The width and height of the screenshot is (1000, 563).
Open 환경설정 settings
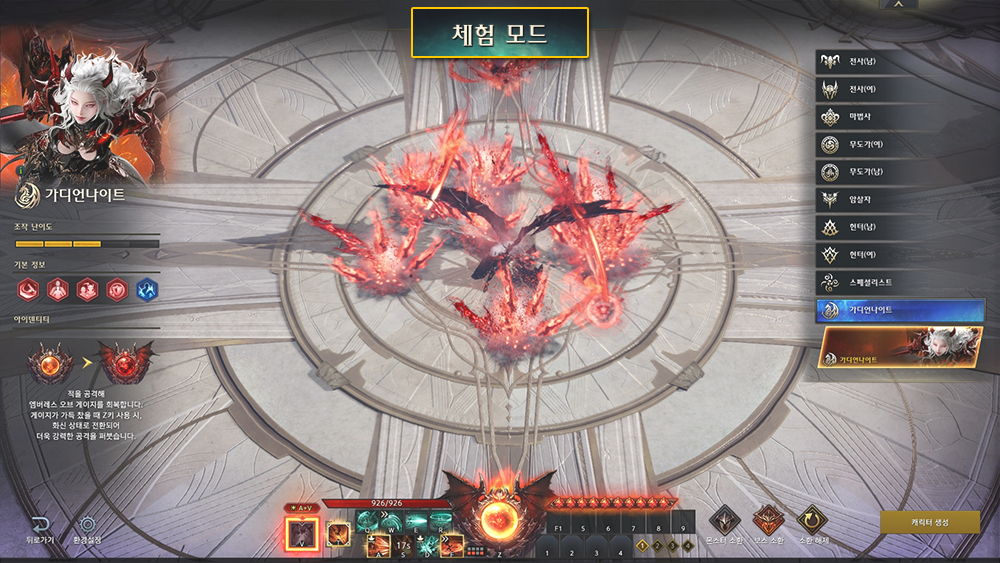point(88,529)
